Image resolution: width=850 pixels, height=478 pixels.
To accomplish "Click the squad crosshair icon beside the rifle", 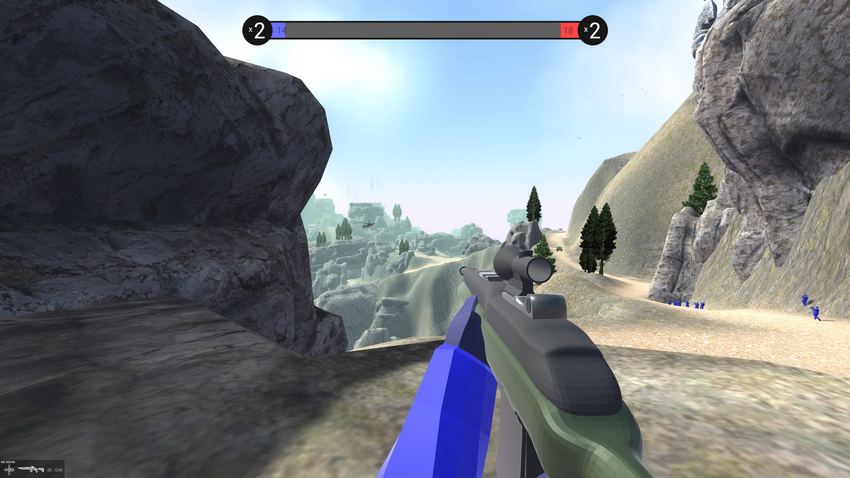I will pyautogui.click(x=8, y=468).
